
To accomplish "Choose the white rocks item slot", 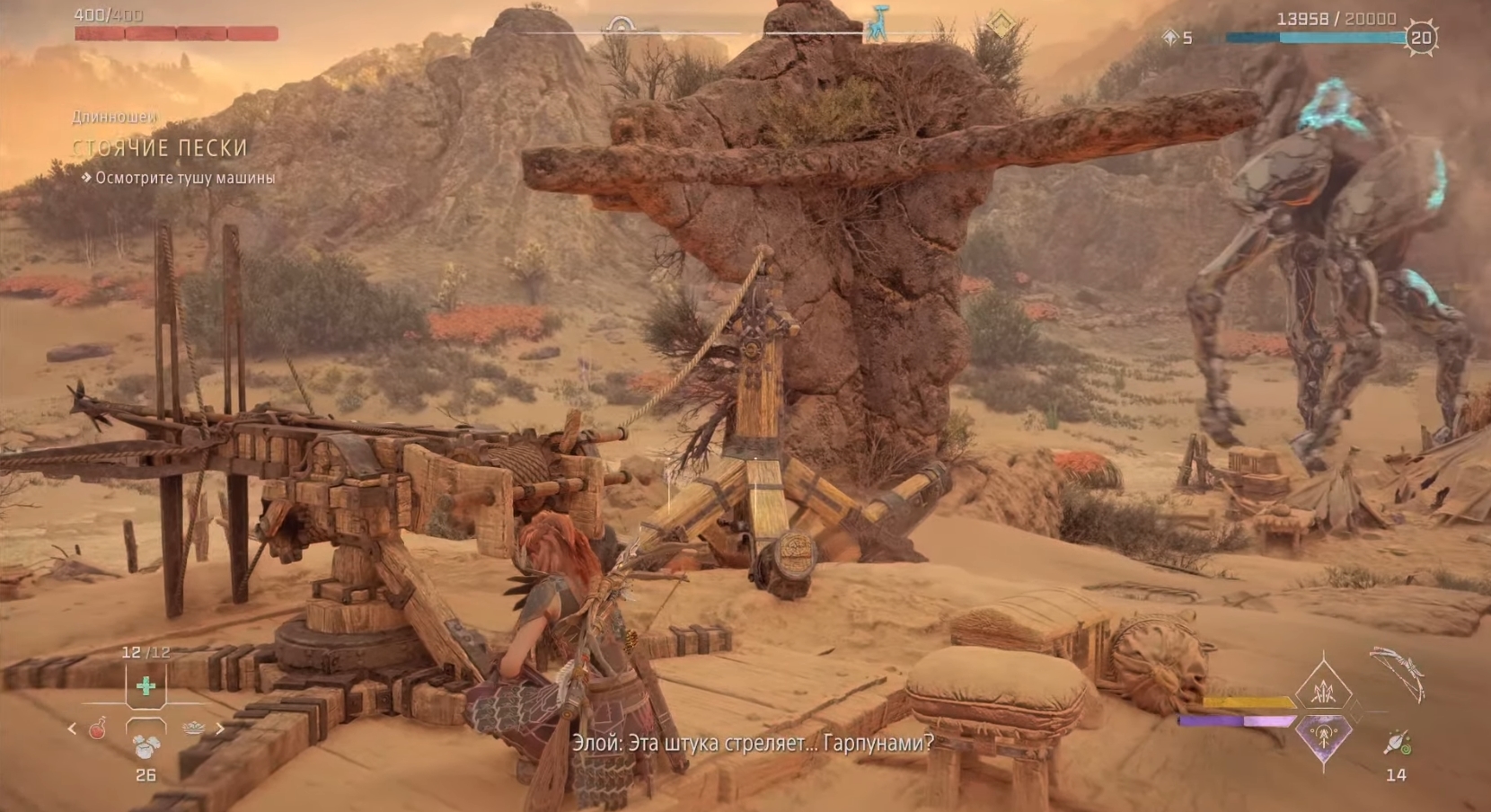I will point(146,746).
